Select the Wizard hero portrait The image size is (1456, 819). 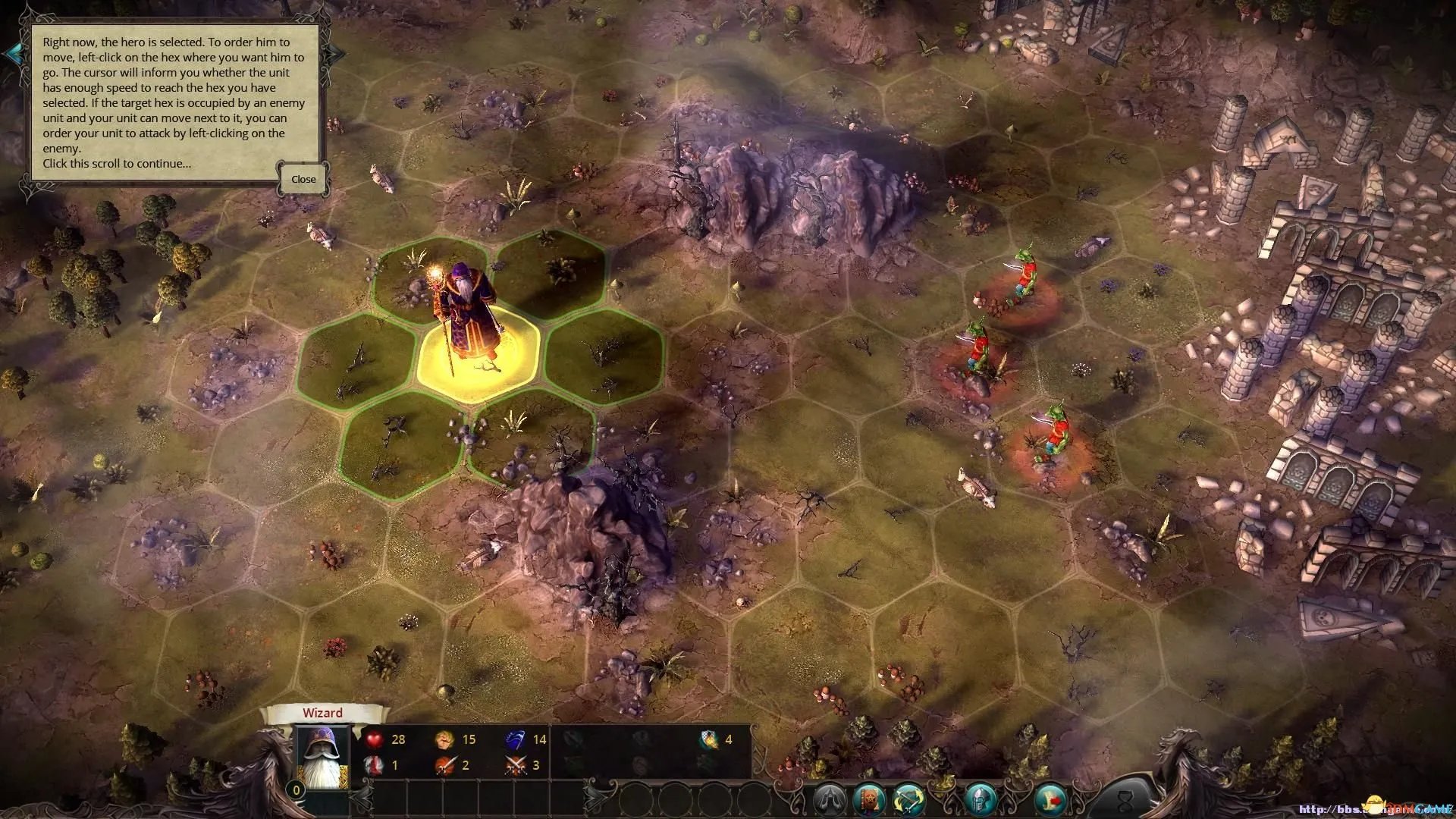[322, 758]
